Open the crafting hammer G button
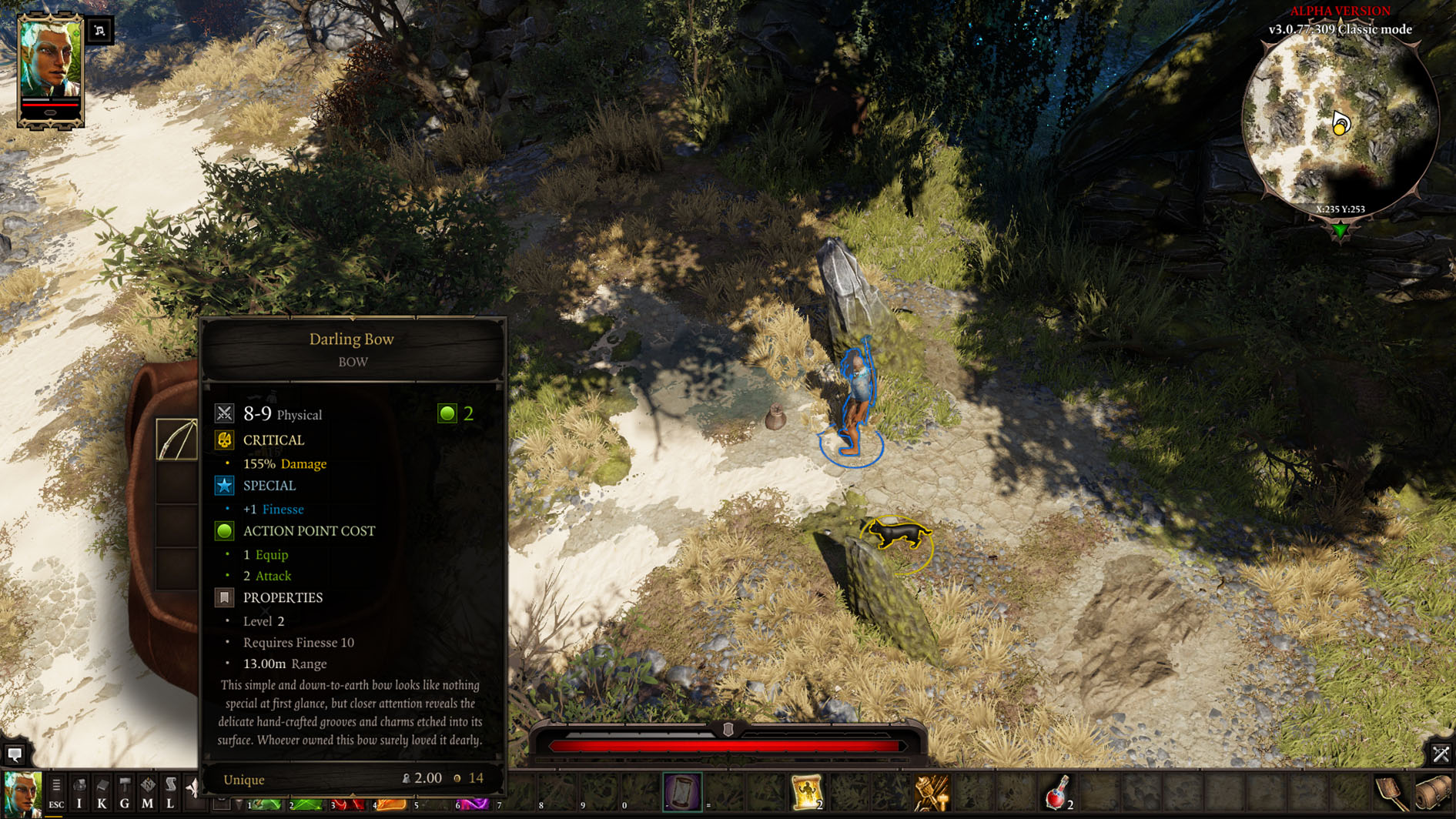The width and height of the screenshot is (1456, 819). click(x=125, y=793)
